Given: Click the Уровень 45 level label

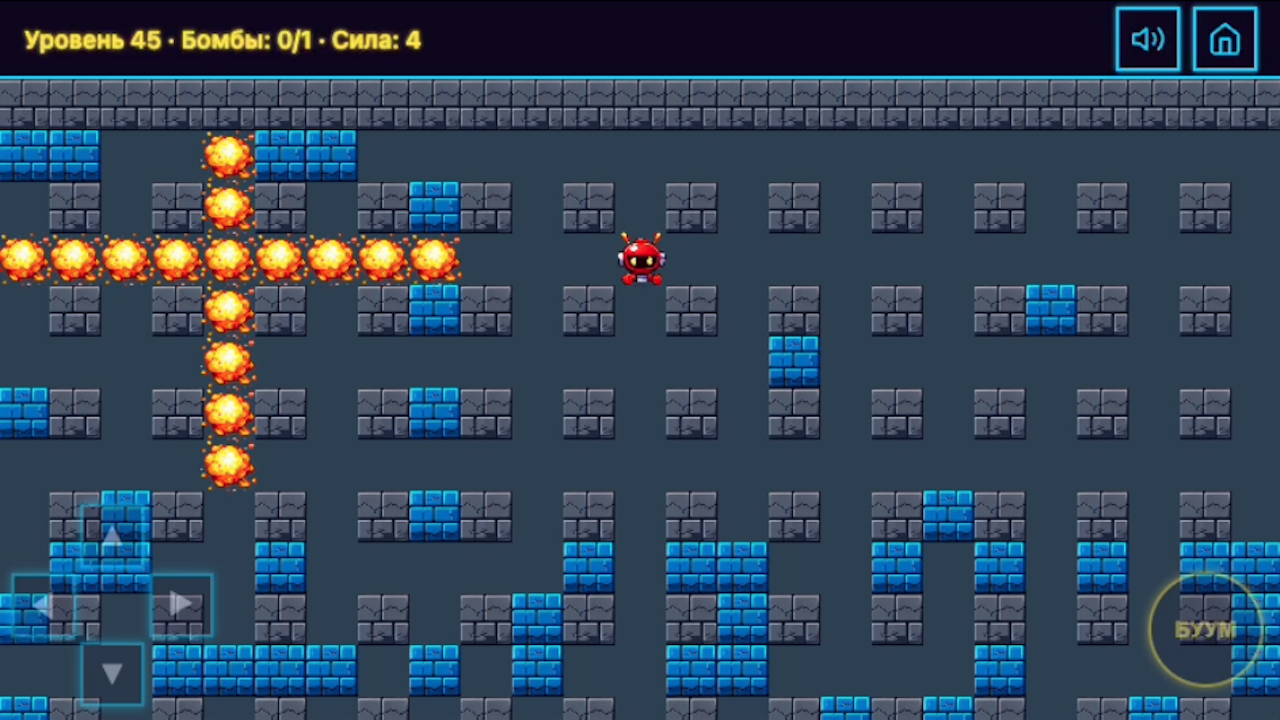Looking at the screenshot, I should (90, 40).
